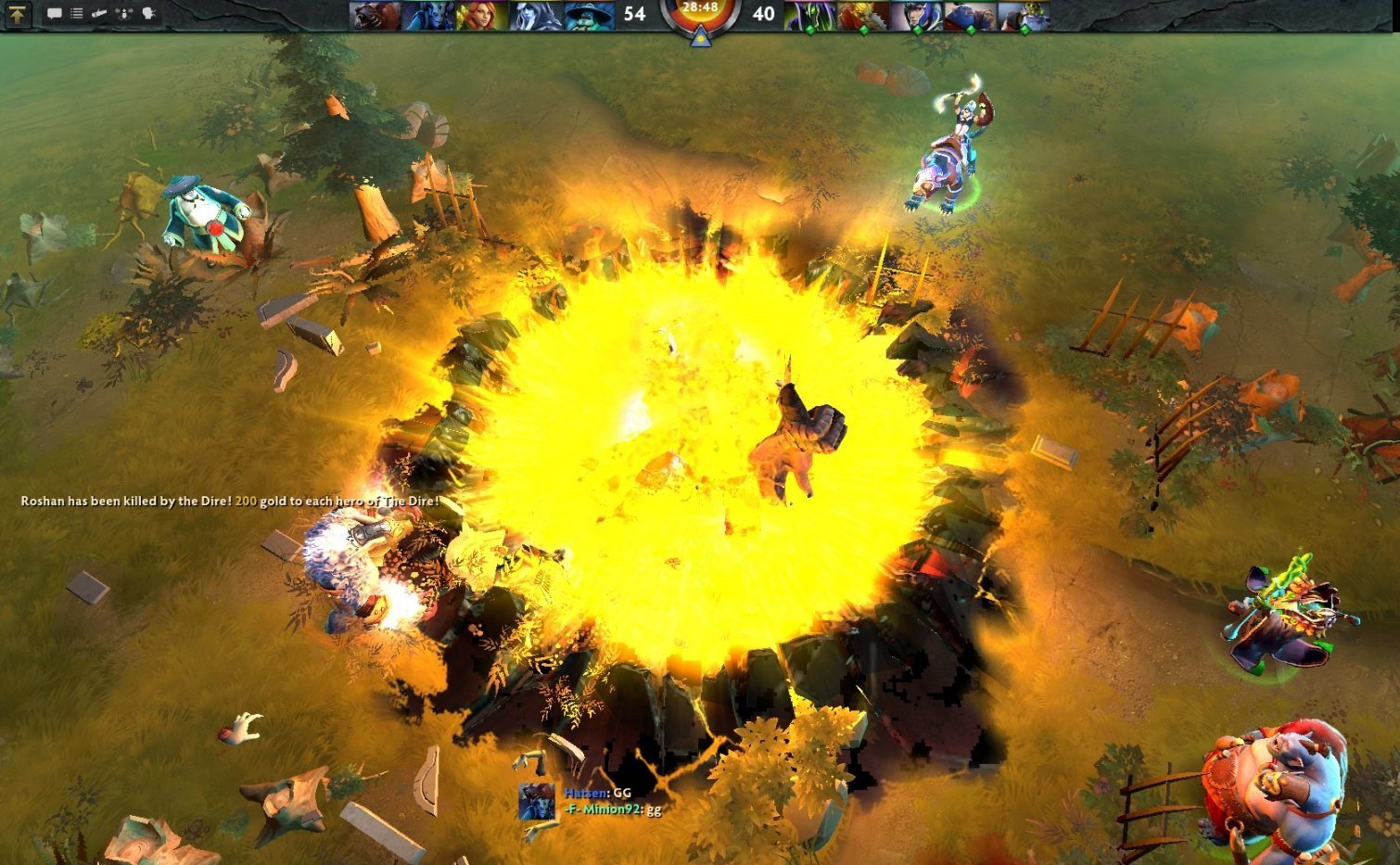Open the telescope-shaped icon in the top bar
Viewport: 1400px width, 865px height.
(99, 14)
